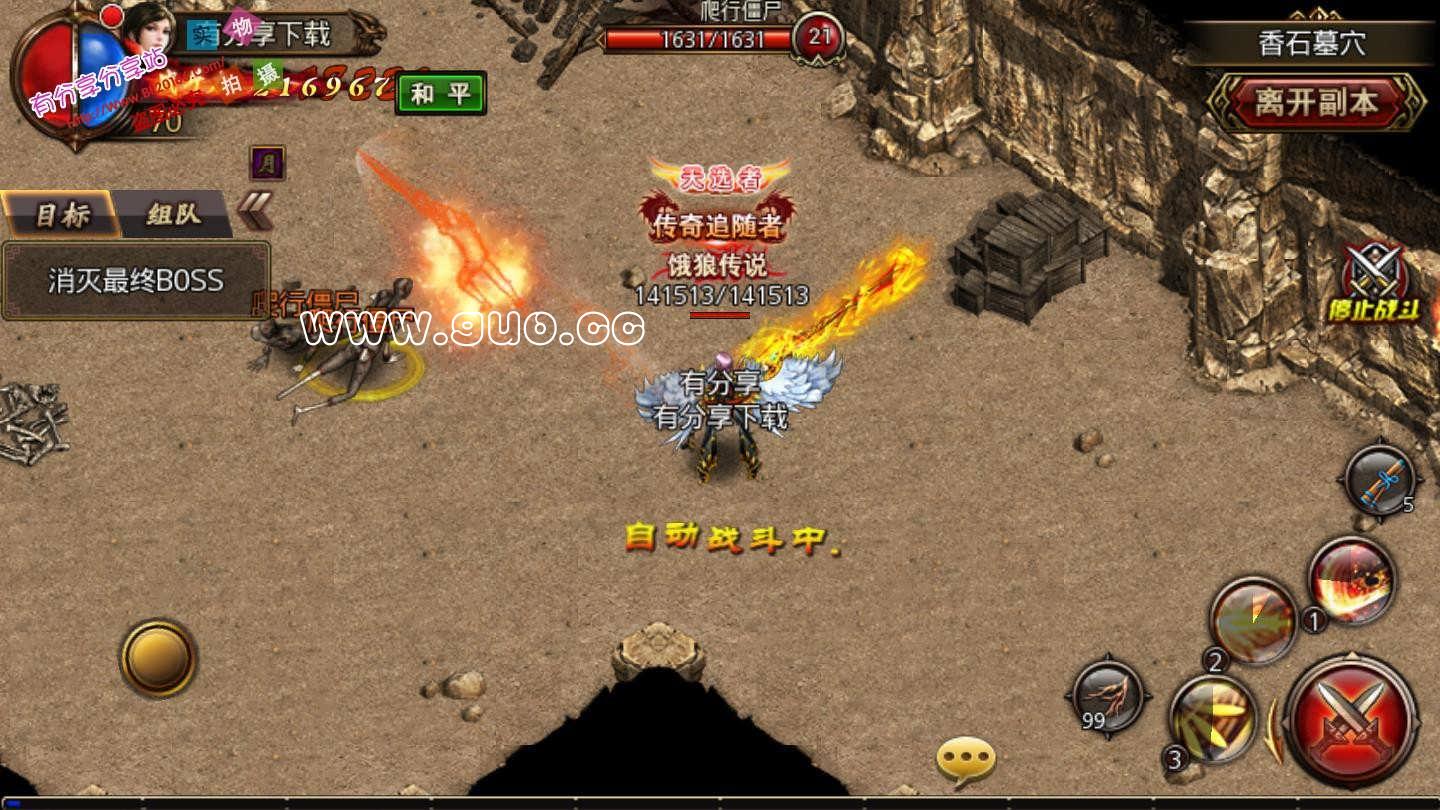The height and width of the screenshot is (810, 1440).
Task: Switch to the 组队 team tab
Action: pos(174,213)
